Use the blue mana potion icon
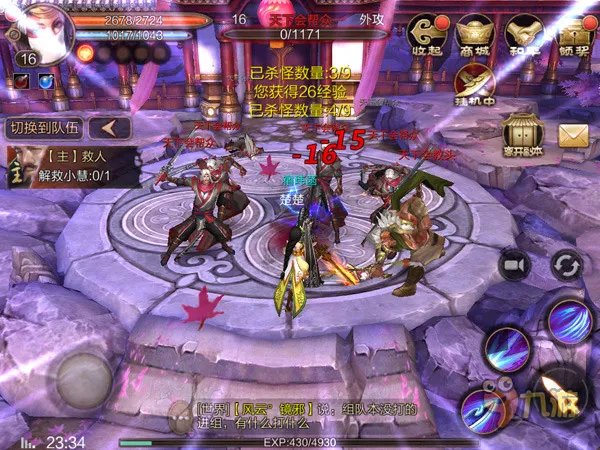The height and width of the screenshot is (450, 600). coord(45,80)
